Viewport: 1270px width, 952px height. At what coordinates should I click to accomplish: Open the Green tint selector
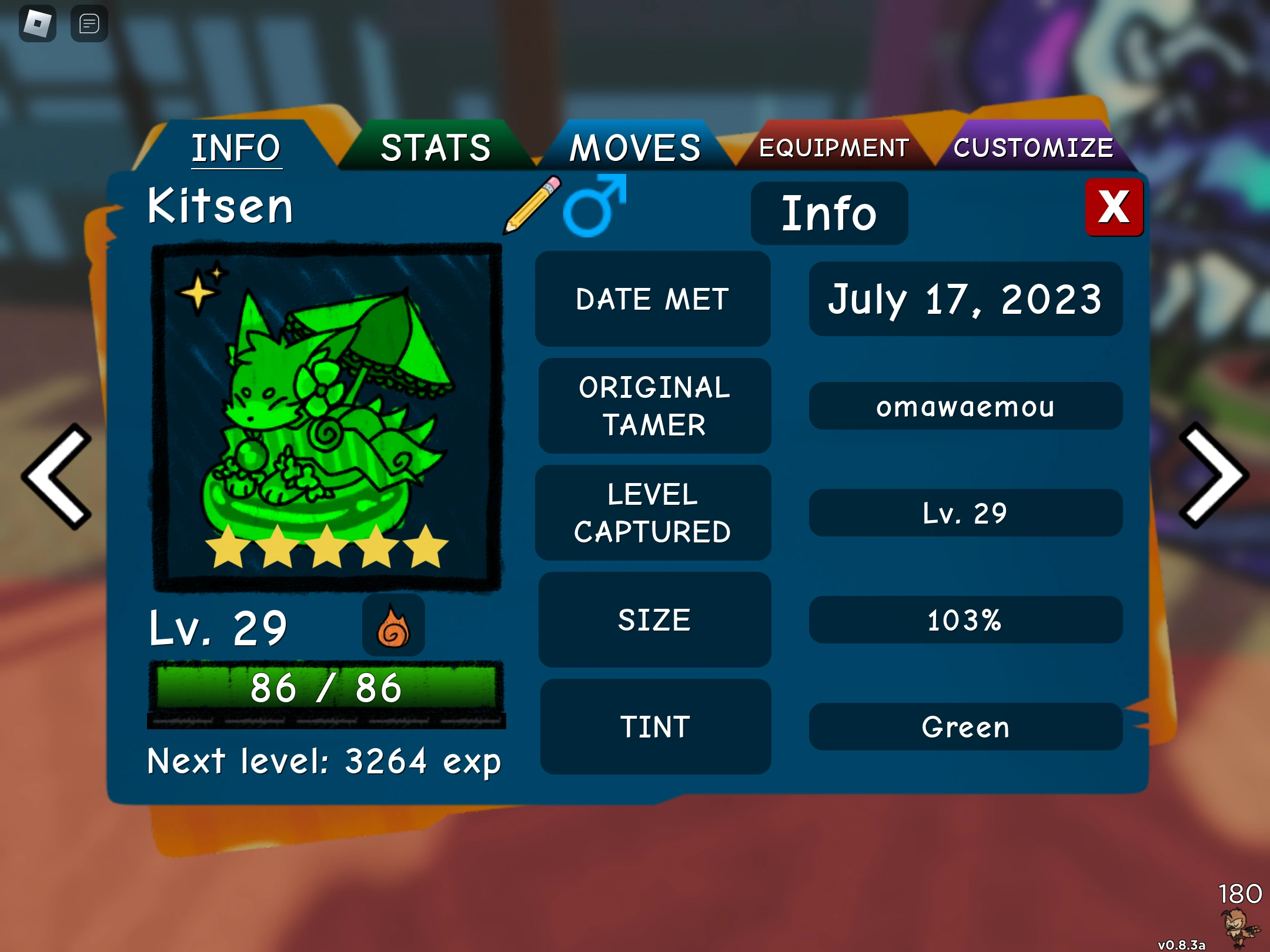point(965,727)
